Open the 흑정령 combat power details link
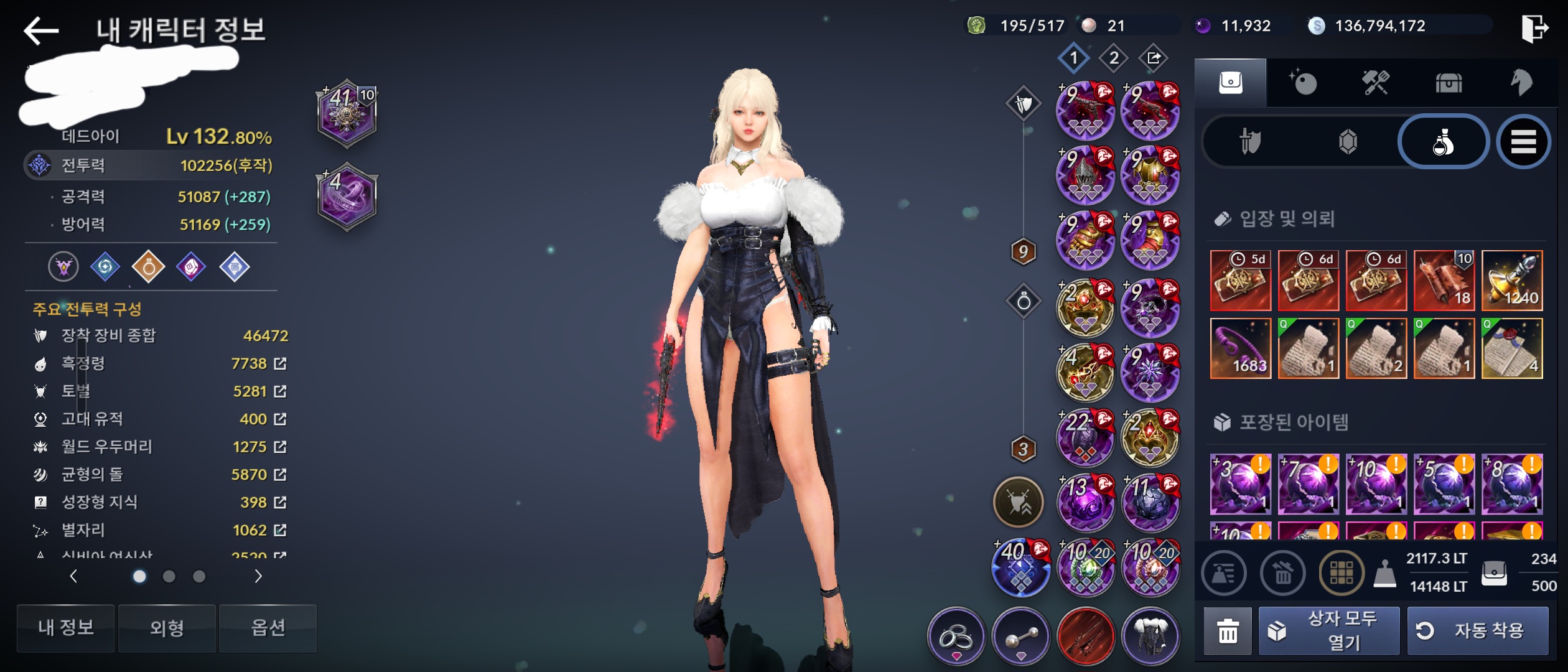The width and height of the screenshot is (1568, 672). (x=280, y=363)
